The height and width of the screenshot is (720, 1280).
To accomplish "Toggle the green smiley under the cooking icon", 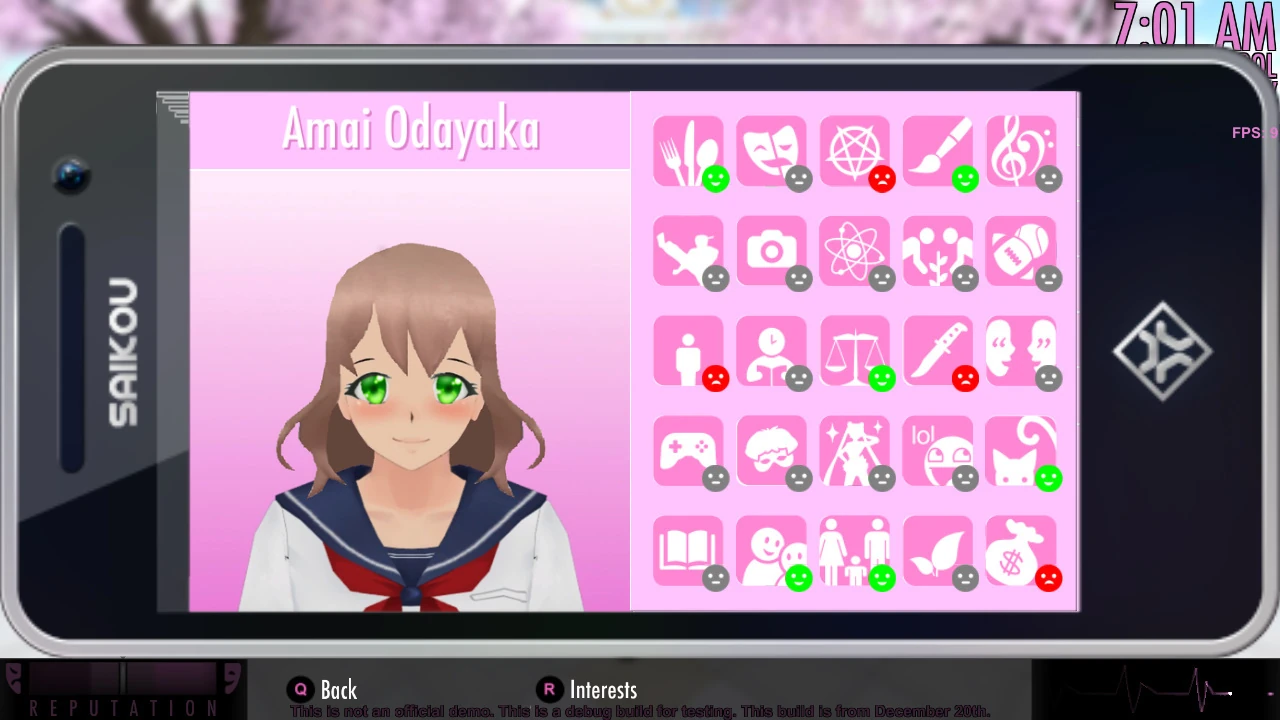I will (x=716, y=179).
